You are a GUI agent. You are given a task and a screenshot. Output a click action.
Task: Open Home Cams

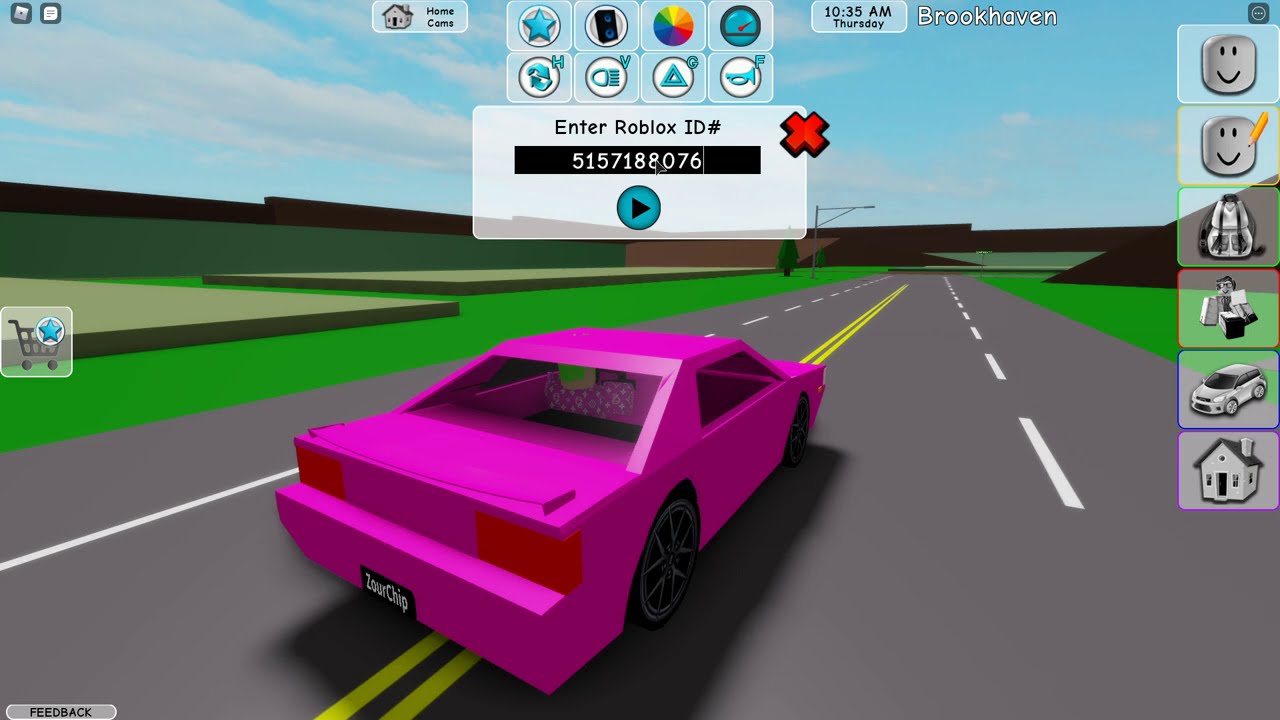click(x=420, y=17)
